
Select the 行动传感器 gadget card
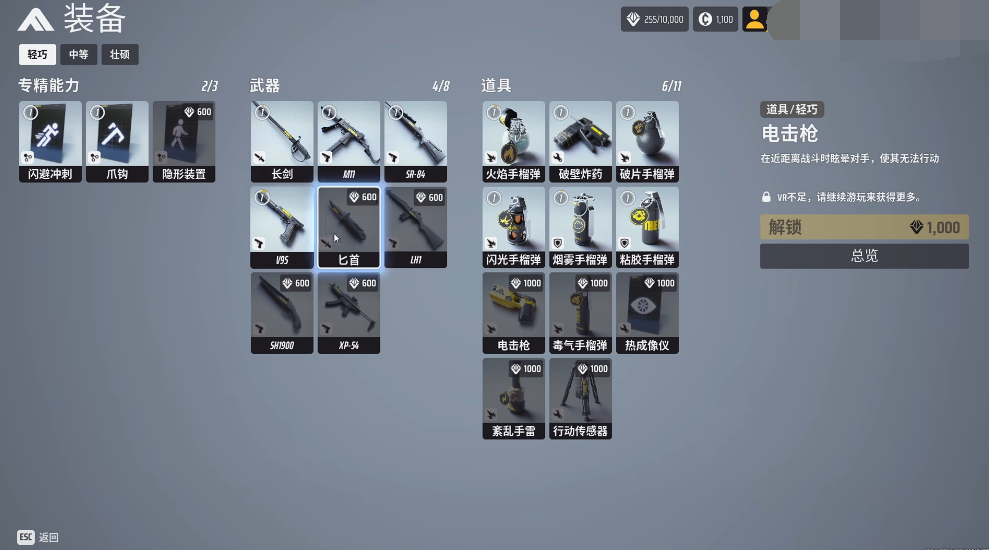click(580, 399)
